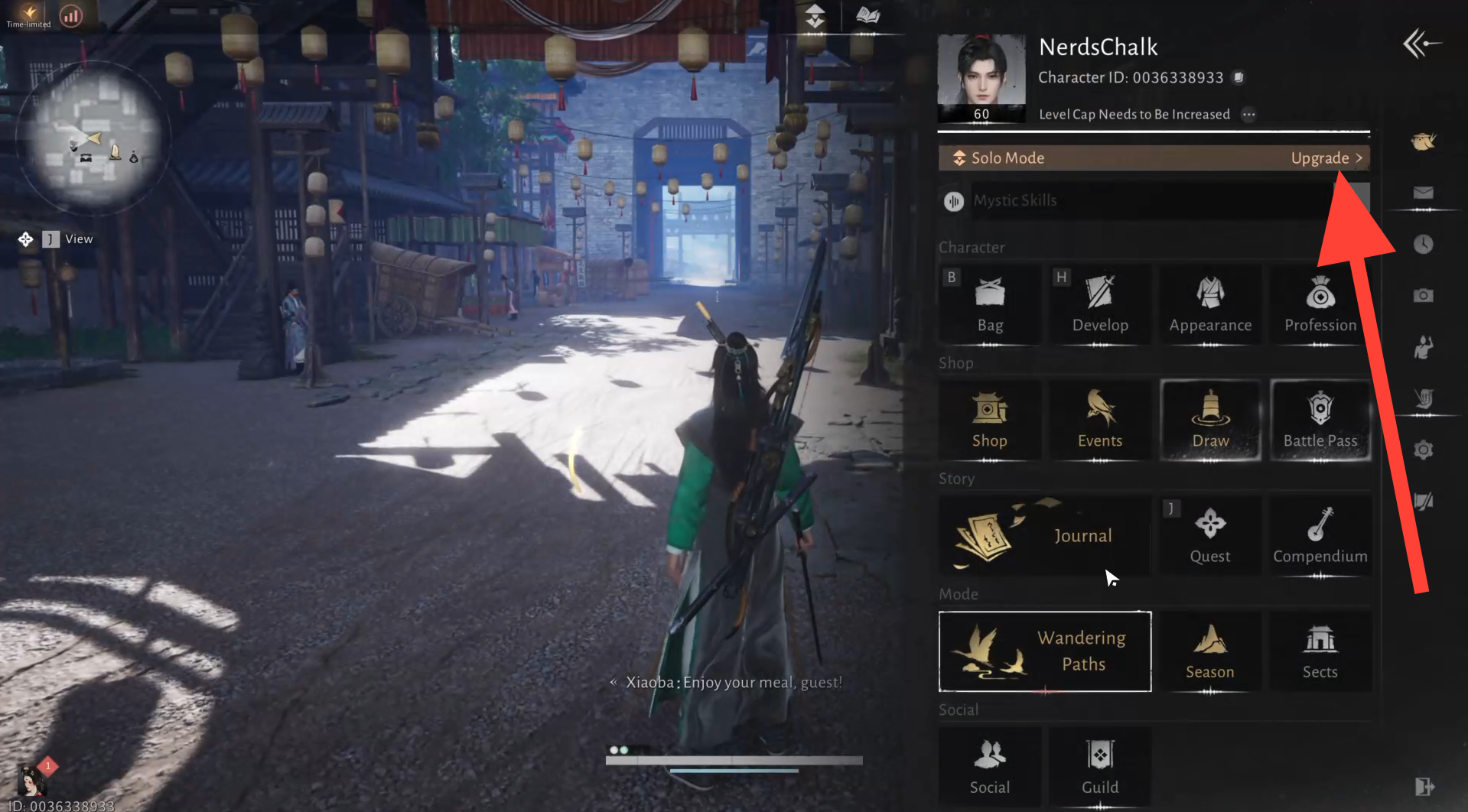Open the Profession menu
Viewport: 1468px width, 812px height.
coord(1320,305)
